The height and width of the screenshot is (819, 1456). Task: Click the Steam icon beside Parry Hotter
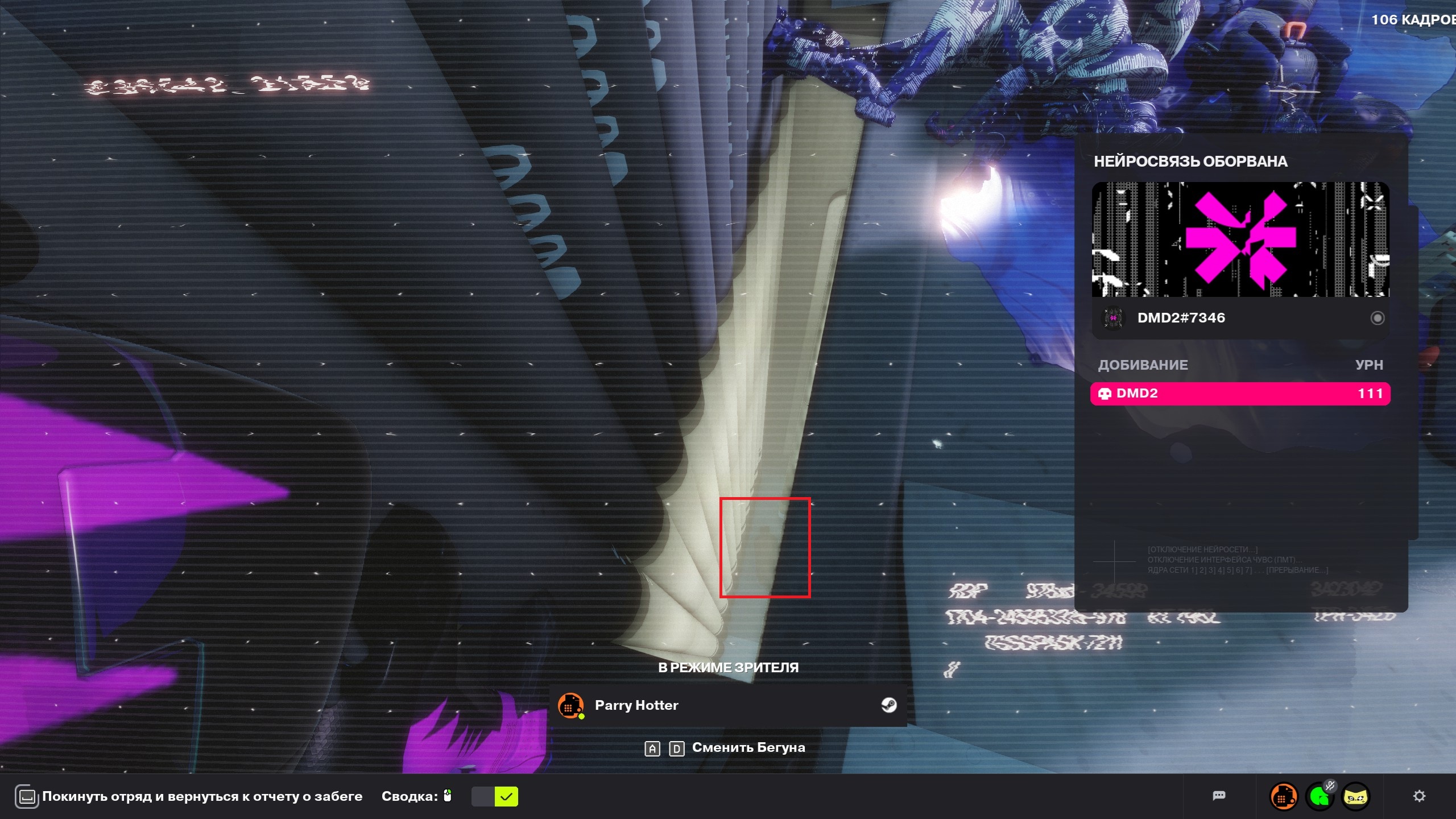click(888, 705)
